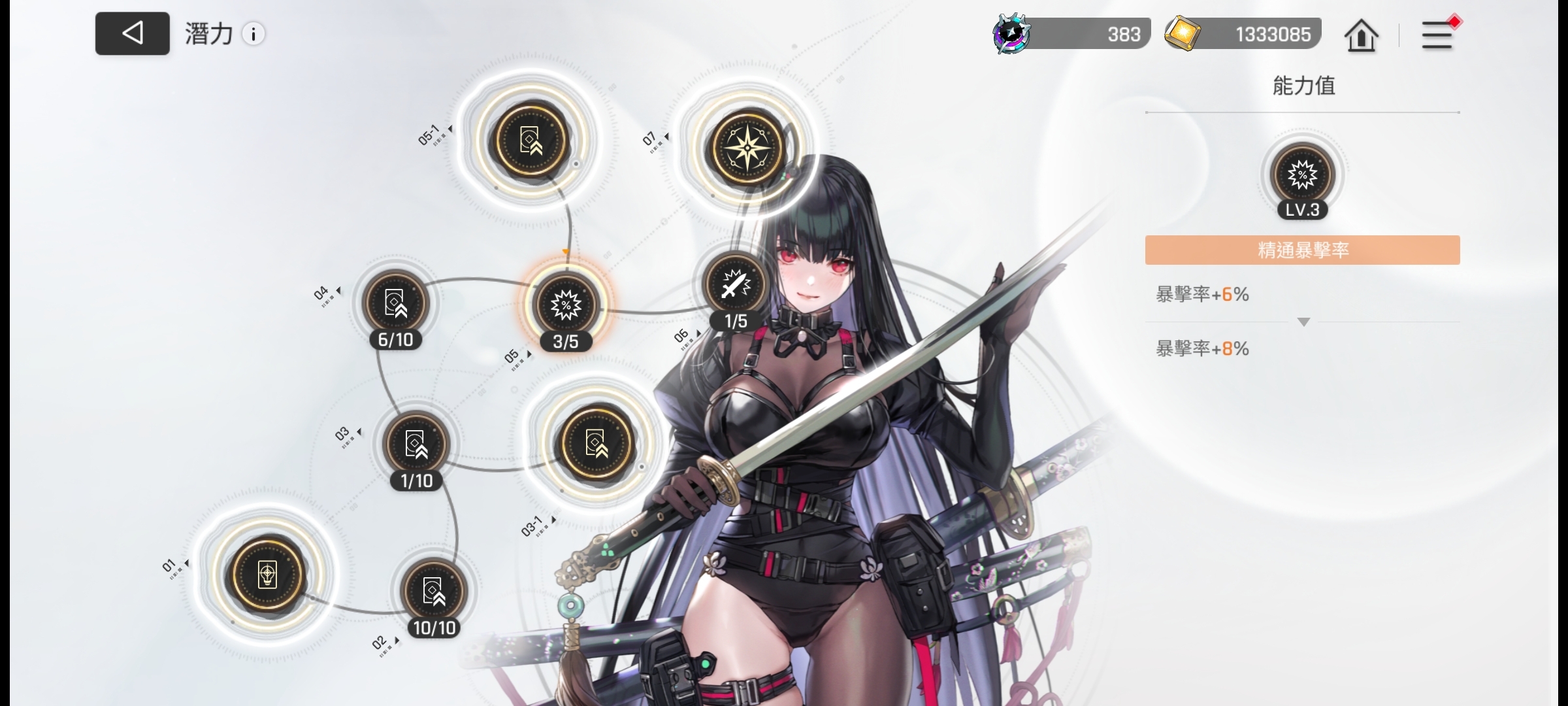Open the hamburger menu
This screenshot has height=706, width=1568.
[x=1437, y=35]
